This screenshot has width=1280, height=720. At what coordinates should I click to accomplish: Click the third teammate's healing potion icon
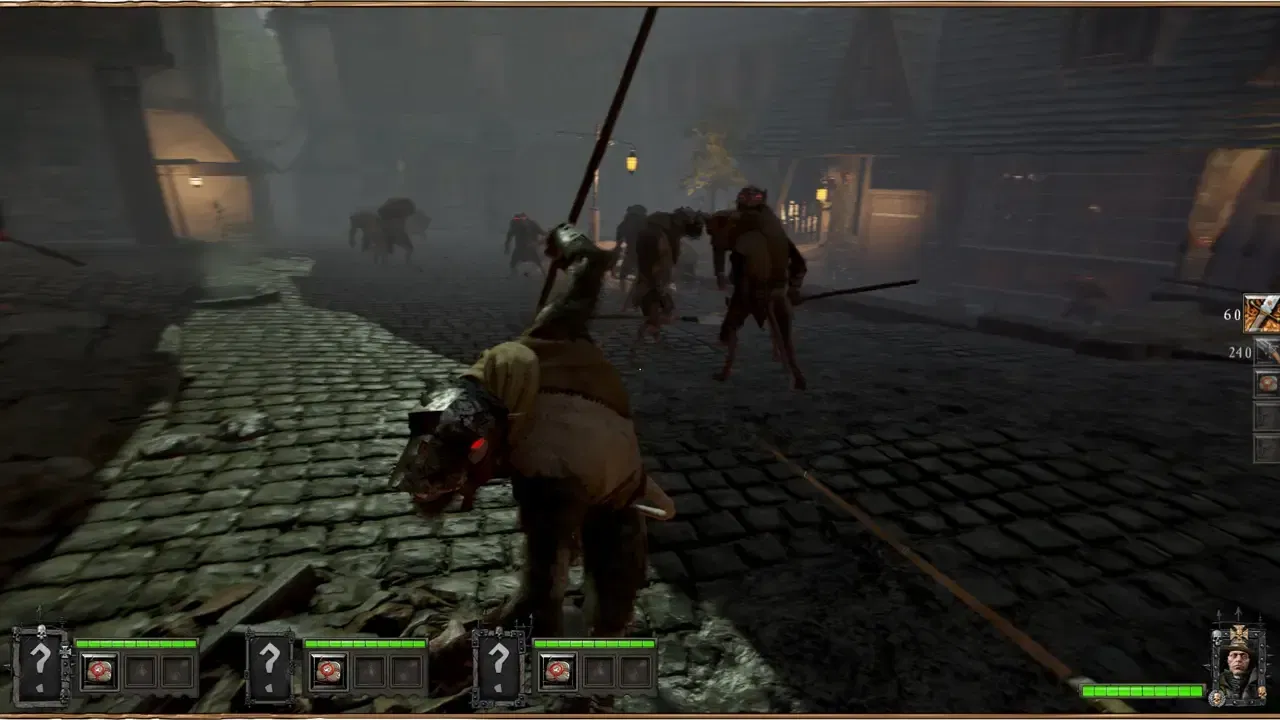pyautogui.click(x=557, y=670)
